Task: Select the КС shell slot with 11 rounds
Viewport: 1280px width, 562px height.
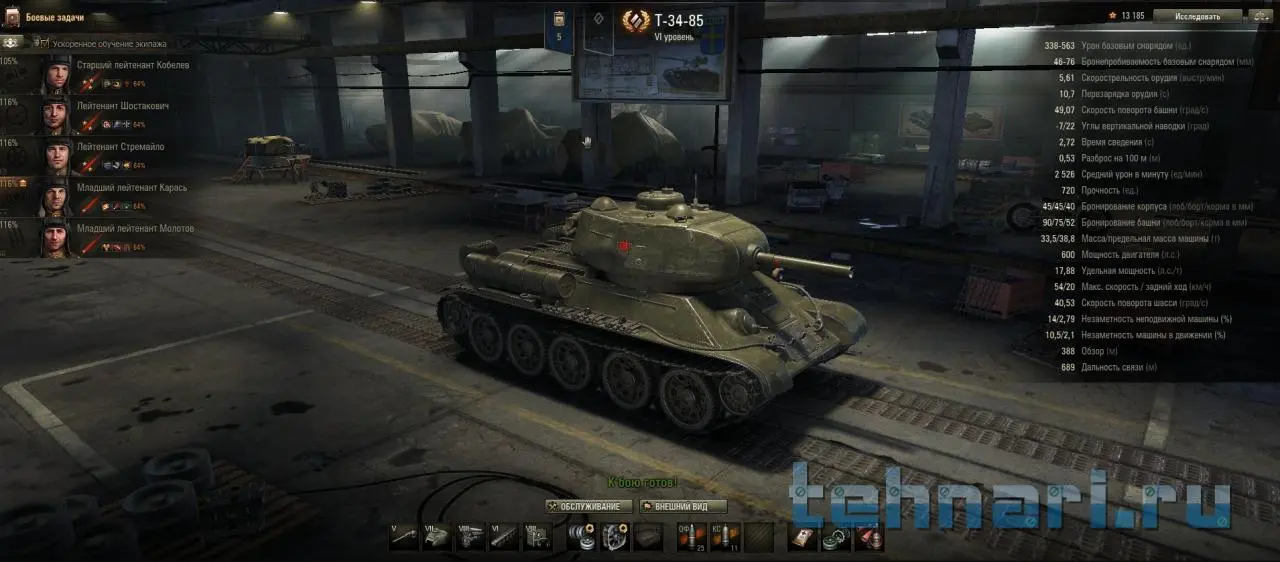Action: tap(725, 537)
